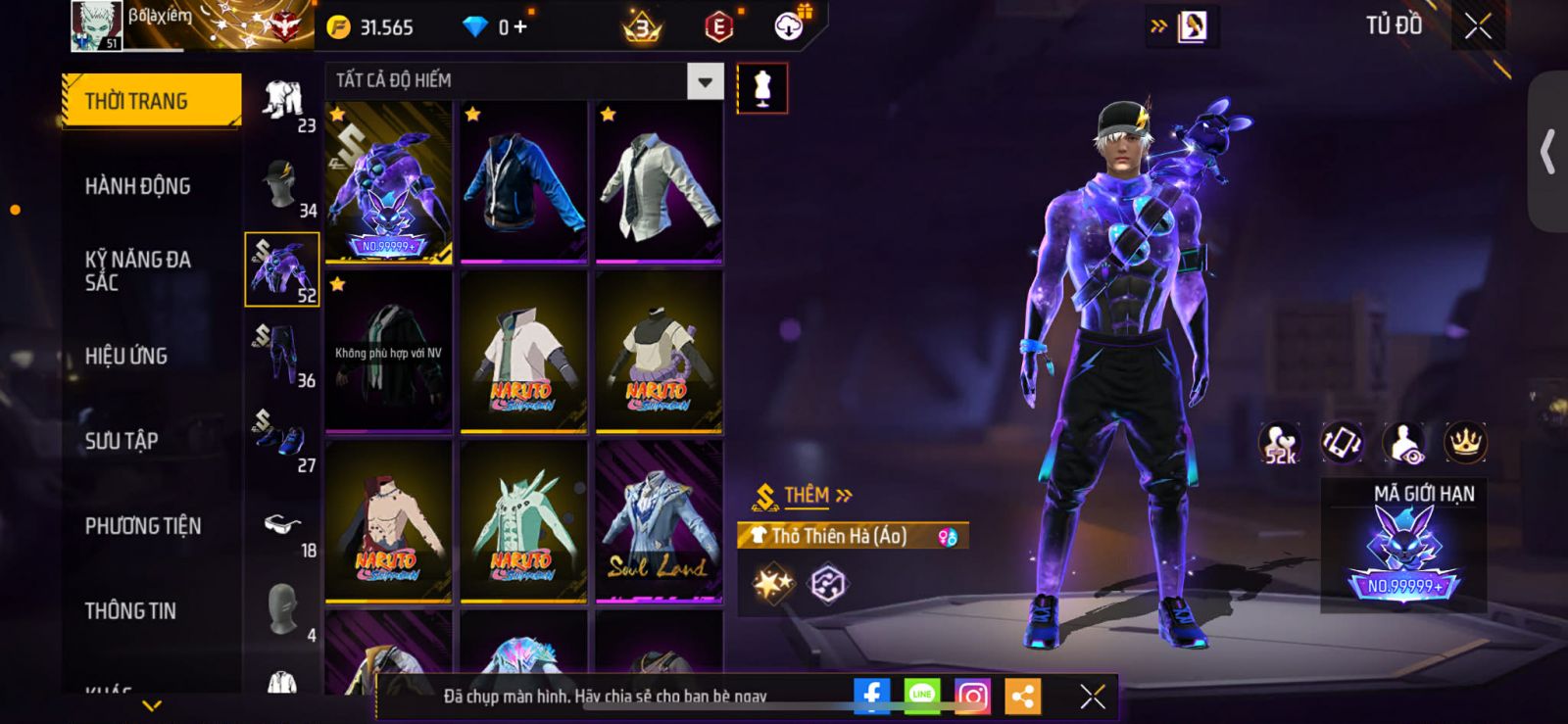Go to Phương Tiện tab

click(x=143, y=526)
